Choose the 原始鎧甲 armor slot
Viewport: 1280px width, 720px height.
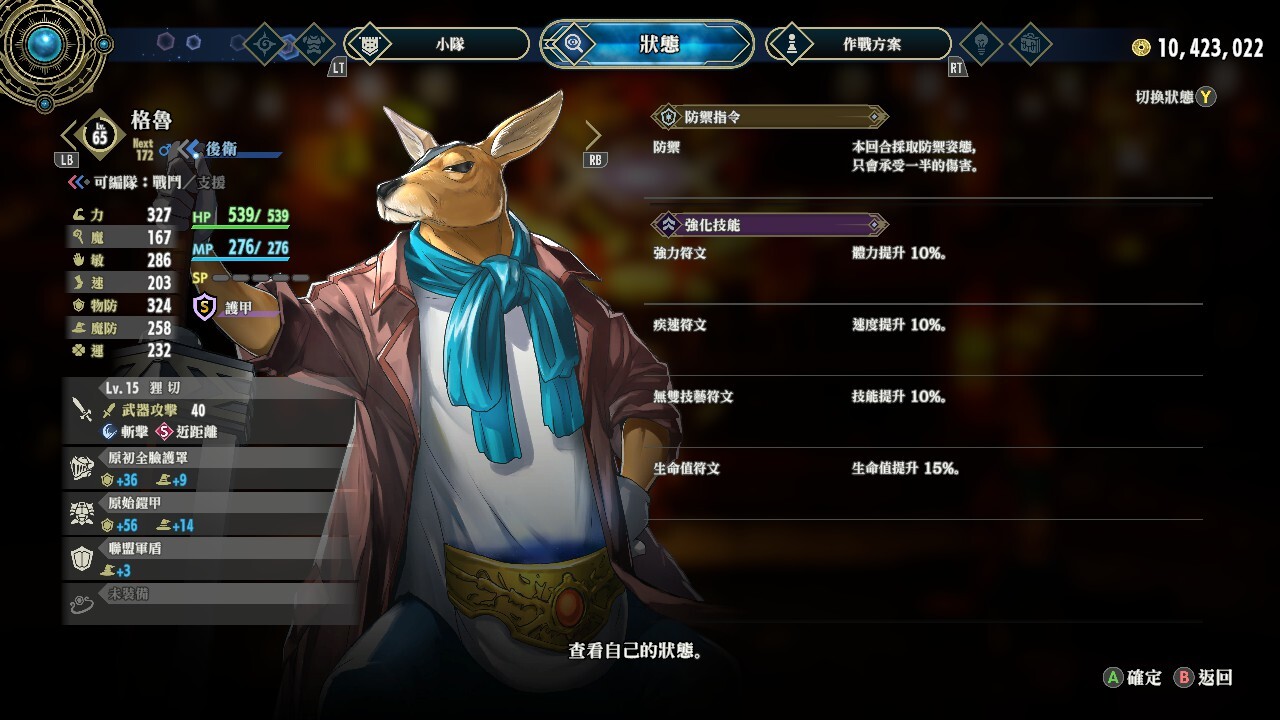(x=210, y=513)
